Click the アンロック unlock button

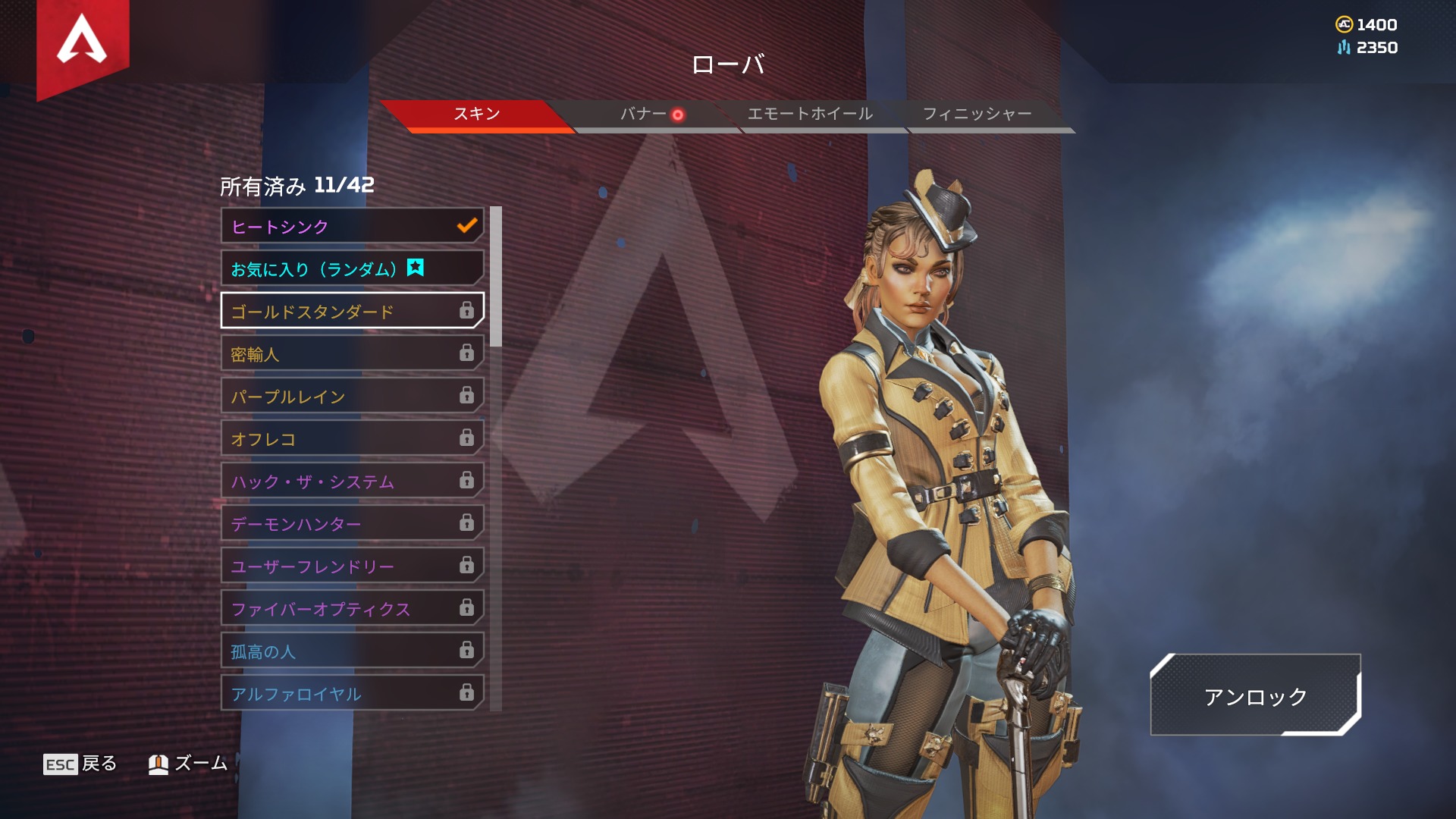(1255, 695)
